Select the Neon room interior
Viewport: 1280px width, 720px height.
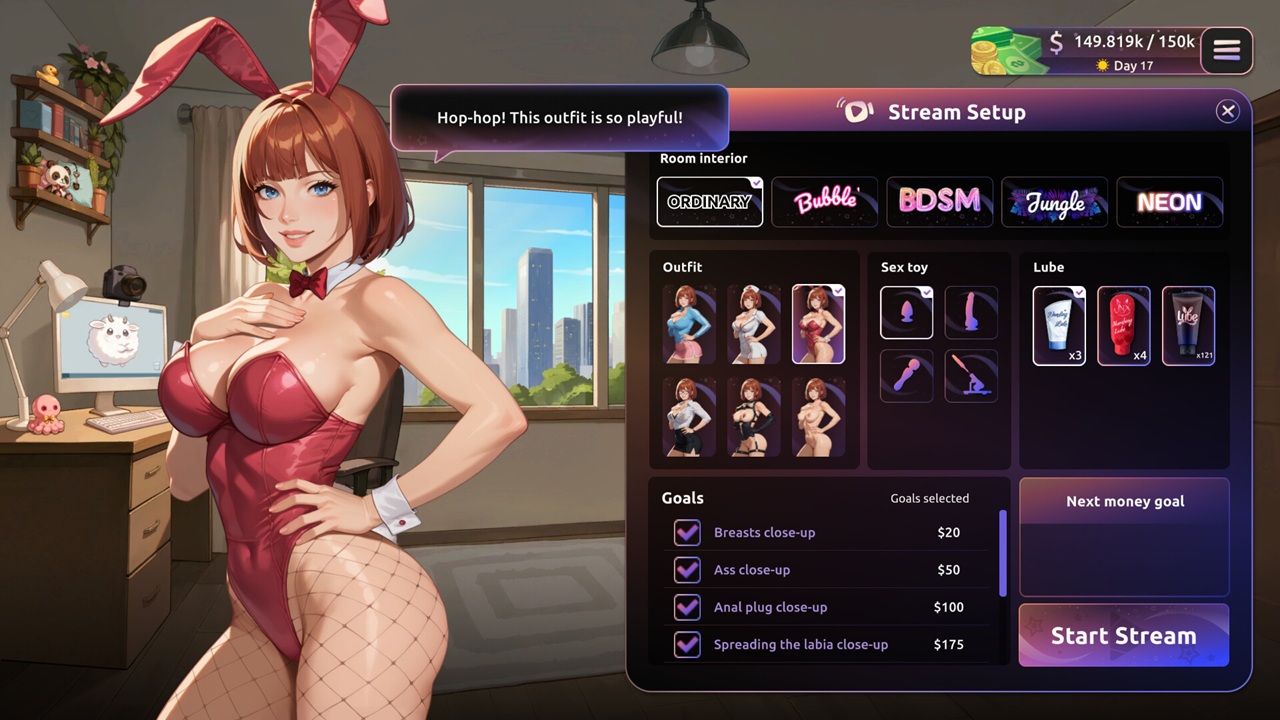point(1169,202)
